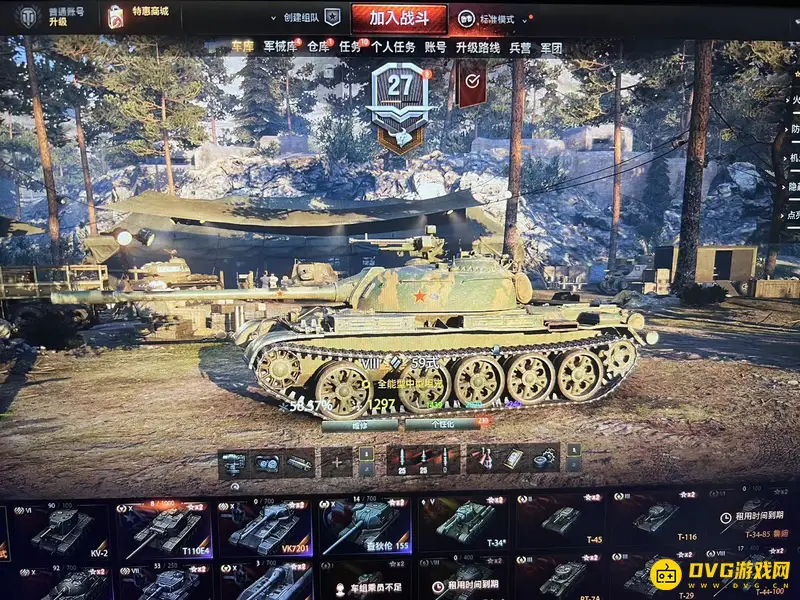Open the 账号 account tab

click(435, 47)
